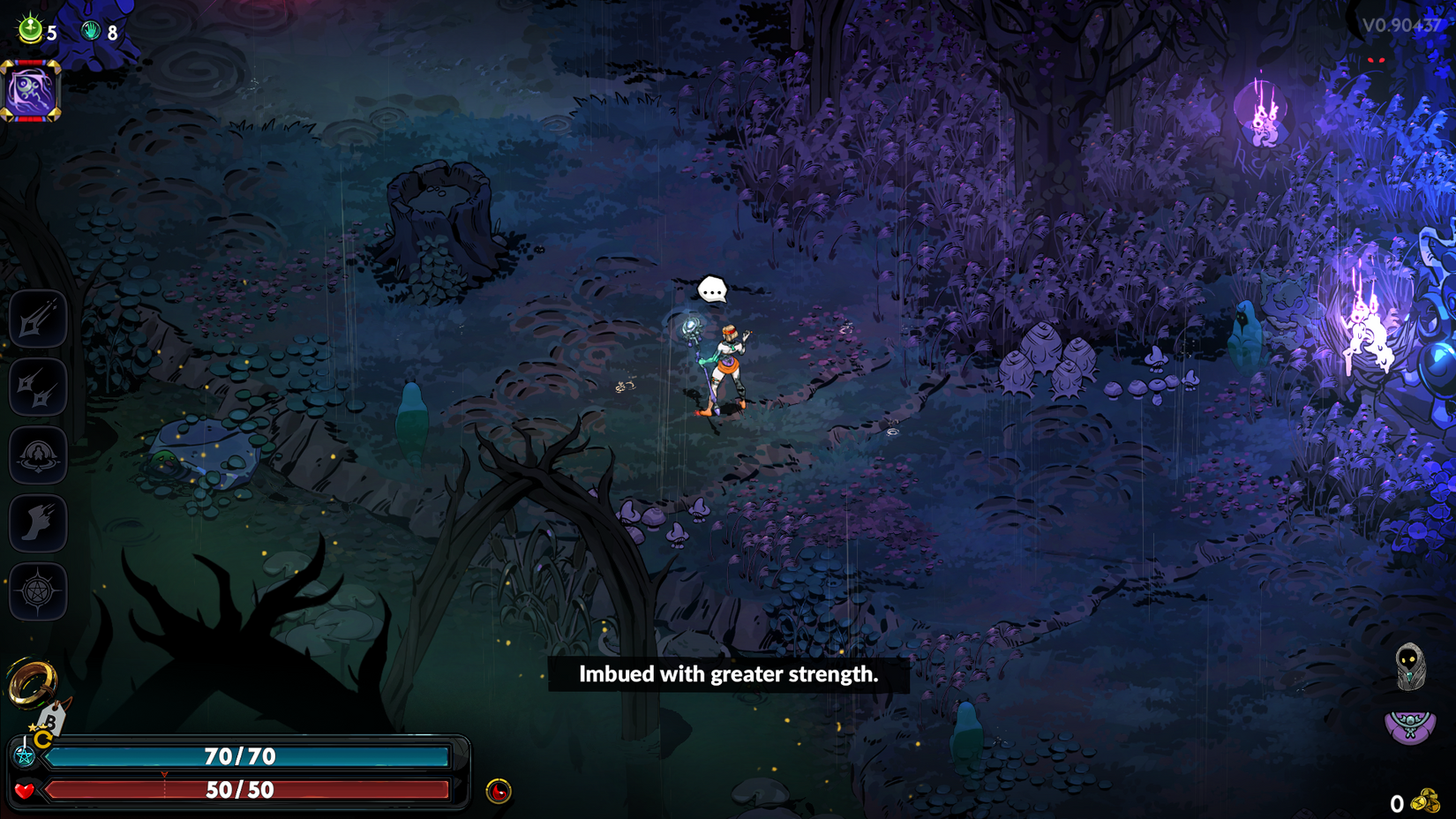The height and width of the screenshot is (819, 1456).
Task: Choose the Sprint boon slot with the foot
Action: 38,523
